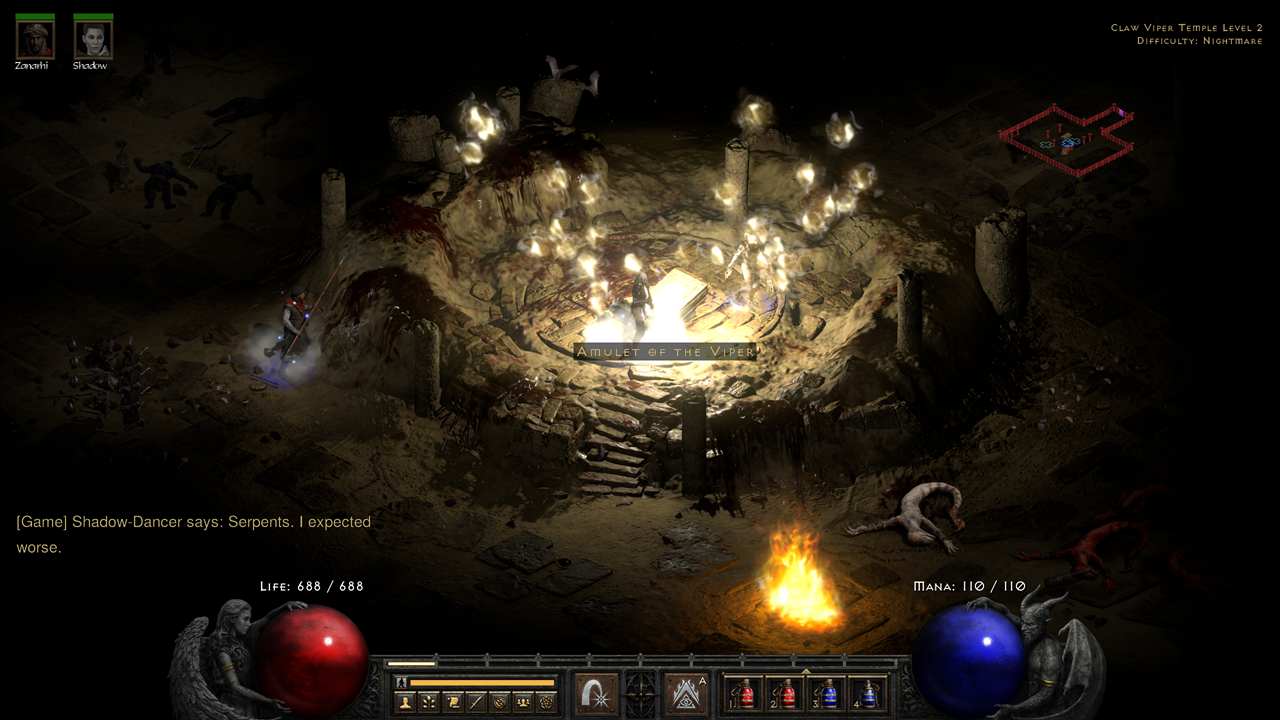
Task: Pick up the Amulet of the Viper label
Action: click(665, 351)
